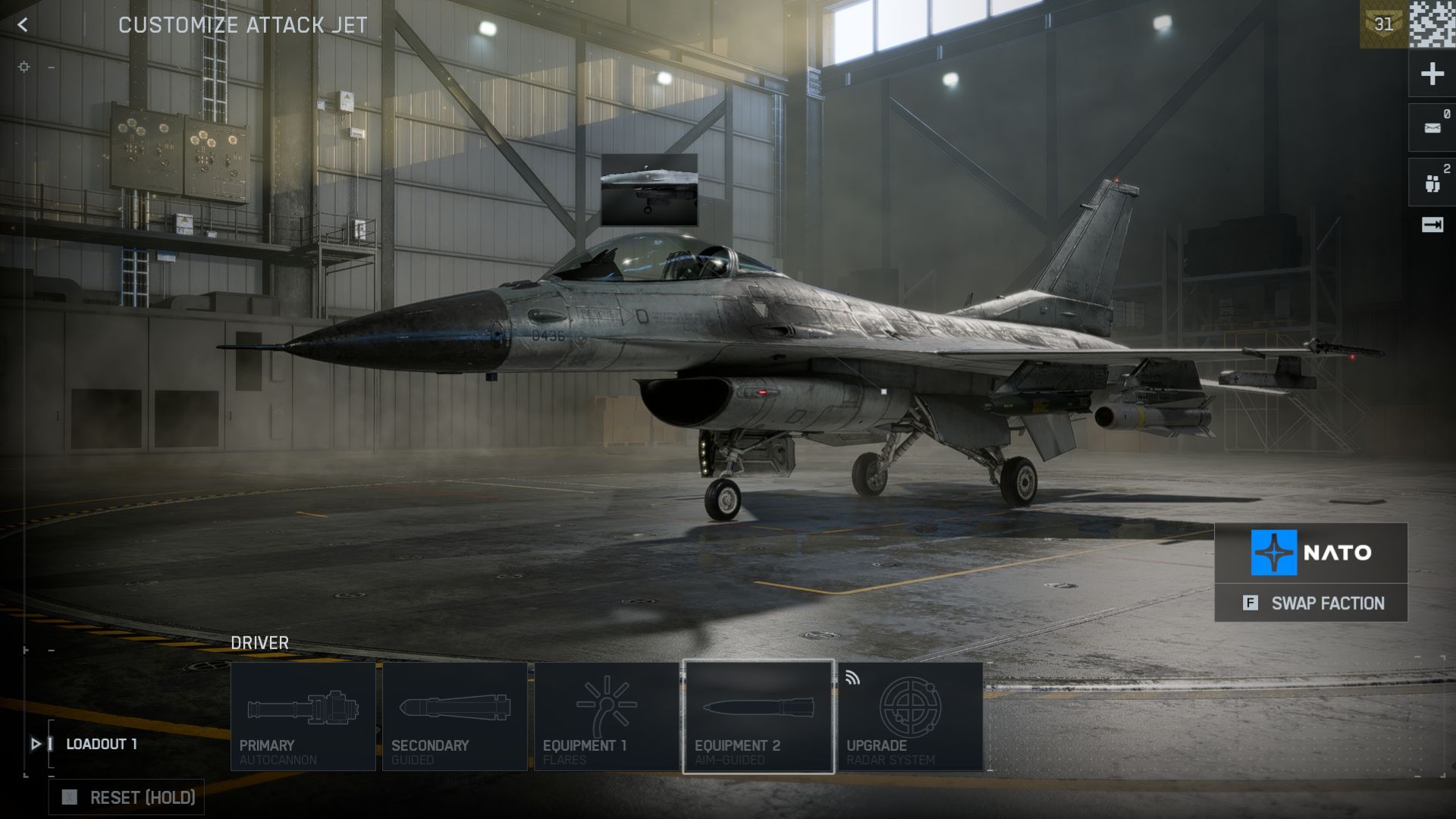The image size is (1456, 819).
Task: Open the mail envelope icon
Action: pyautogui.click(x=1432, y=128)
